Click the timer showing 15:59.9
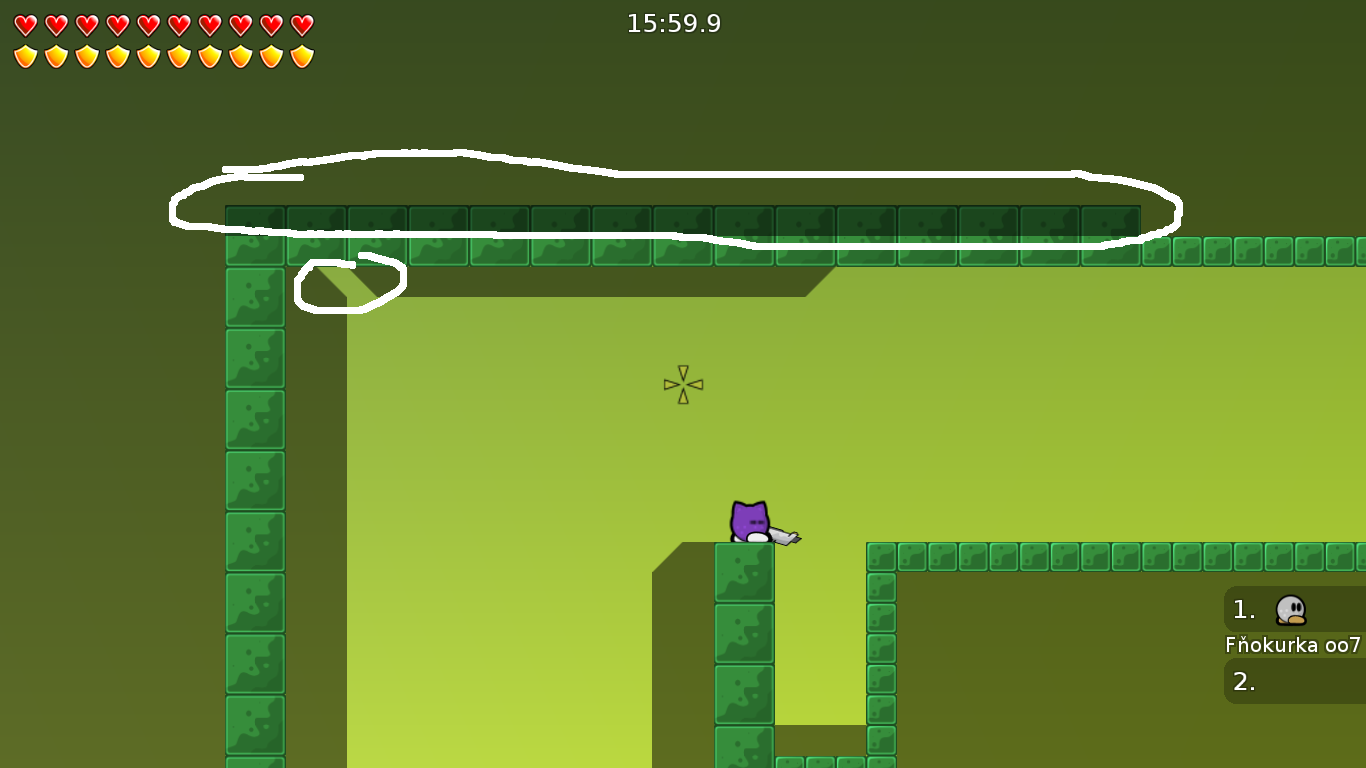The image size is (1366, 768). pyautogui.click(x=675, y=23)
